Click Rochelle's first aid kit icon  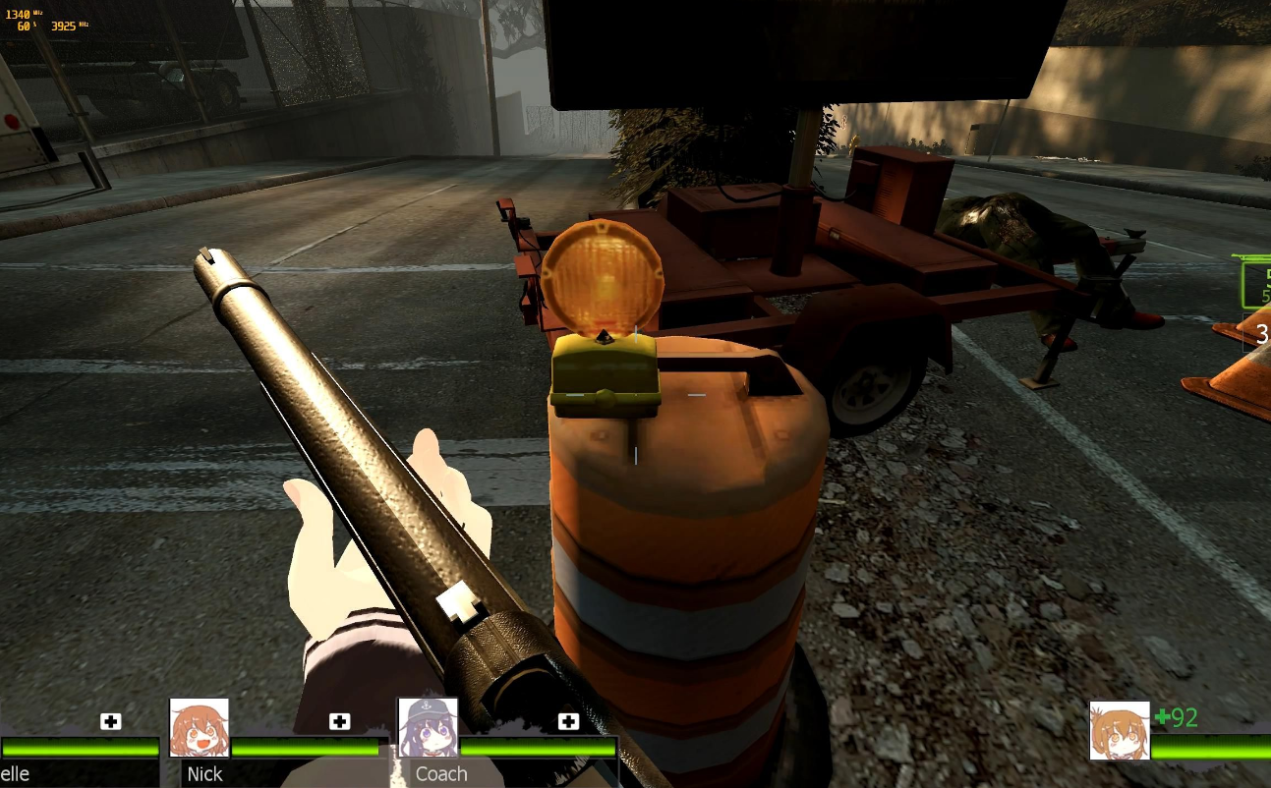pos(111,721)
